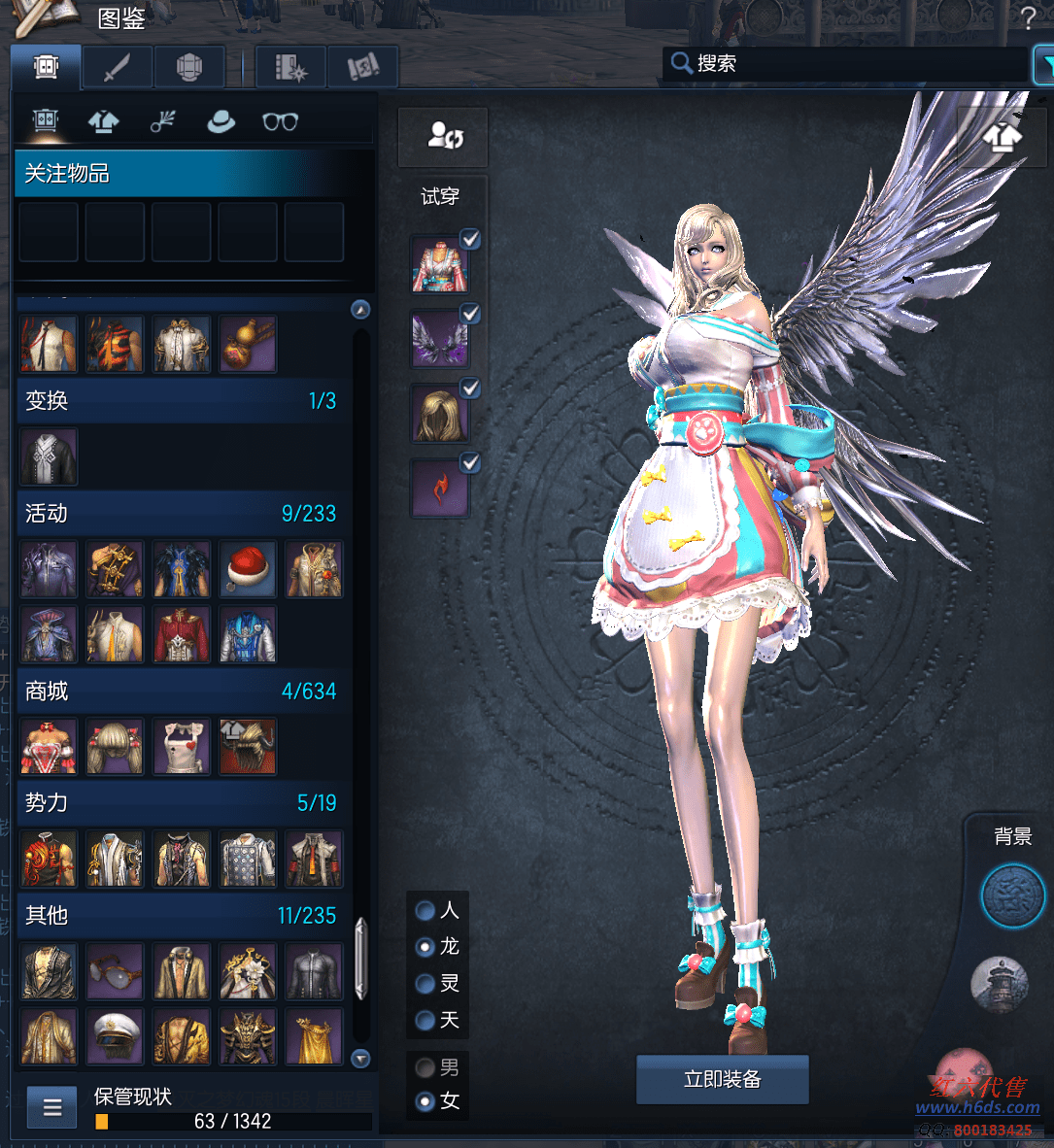Image resolution: width=1054 pixels, height=1148 pixels.
Task: Click the scroll down arrow of item list
Action: tap(360, 1059)
